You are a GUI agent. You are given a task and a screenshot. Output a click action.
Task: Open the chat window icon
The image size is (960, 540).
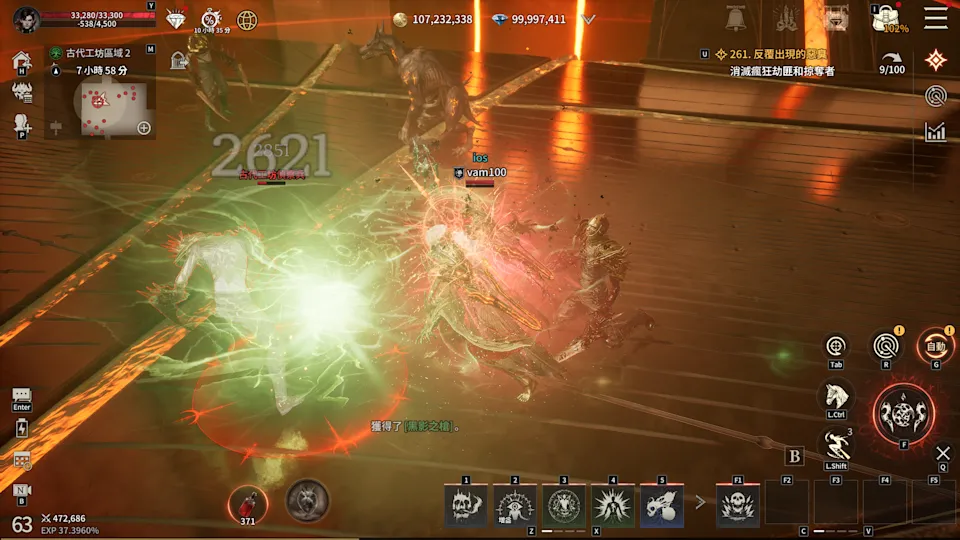pos(21,397)
